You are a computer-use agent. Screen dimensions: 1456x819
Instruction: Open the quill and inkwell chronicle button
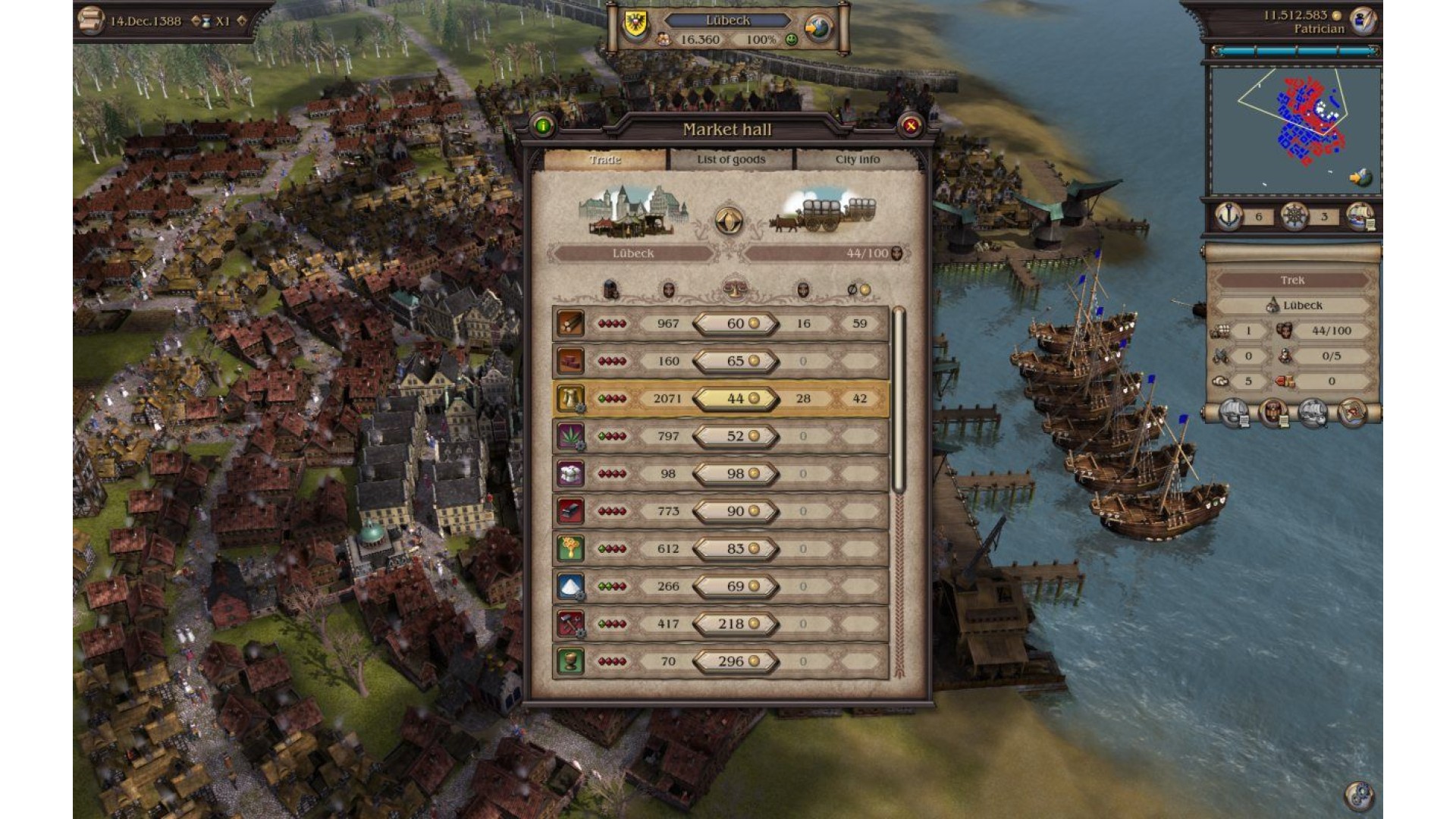tap(1363, 21)
